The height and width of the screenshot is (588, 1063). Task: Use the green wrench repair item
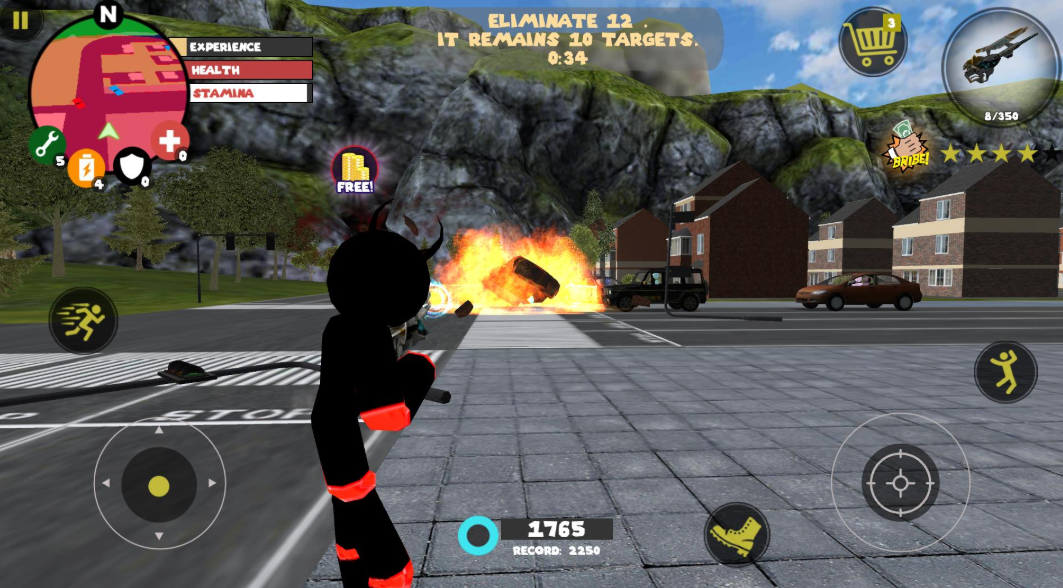pos(46,146)
